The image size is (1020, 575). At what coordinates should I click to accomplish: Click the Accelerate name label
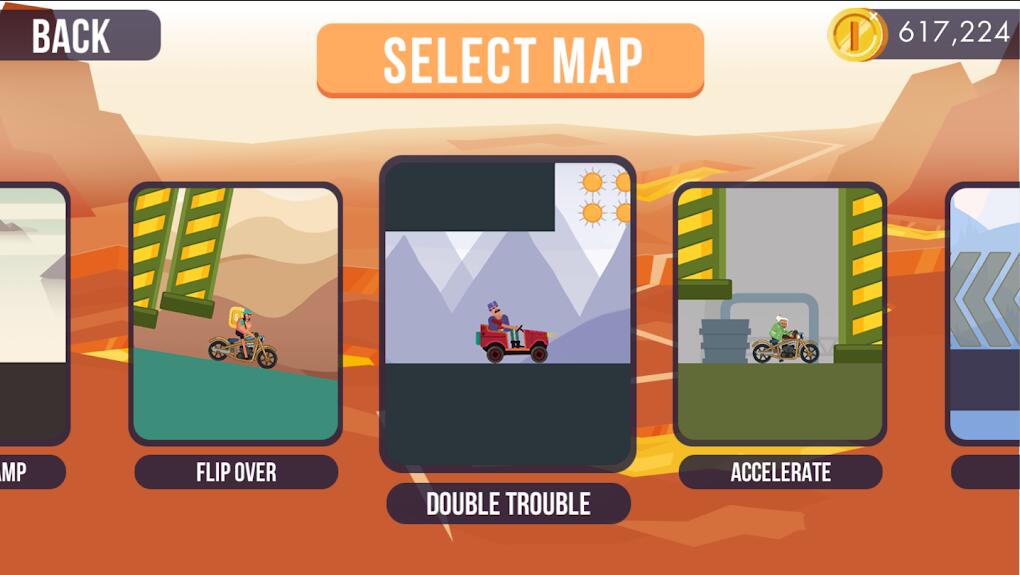click(780, 472)
